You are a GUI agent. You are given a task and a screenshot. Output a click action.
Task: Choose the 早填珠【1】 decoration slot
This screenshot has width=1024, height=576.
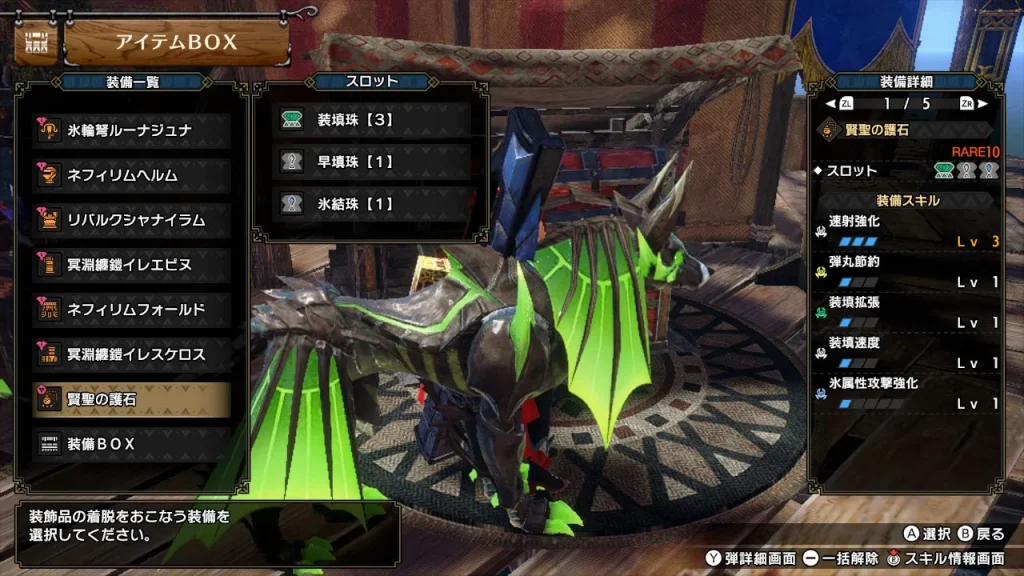point(371,162)
